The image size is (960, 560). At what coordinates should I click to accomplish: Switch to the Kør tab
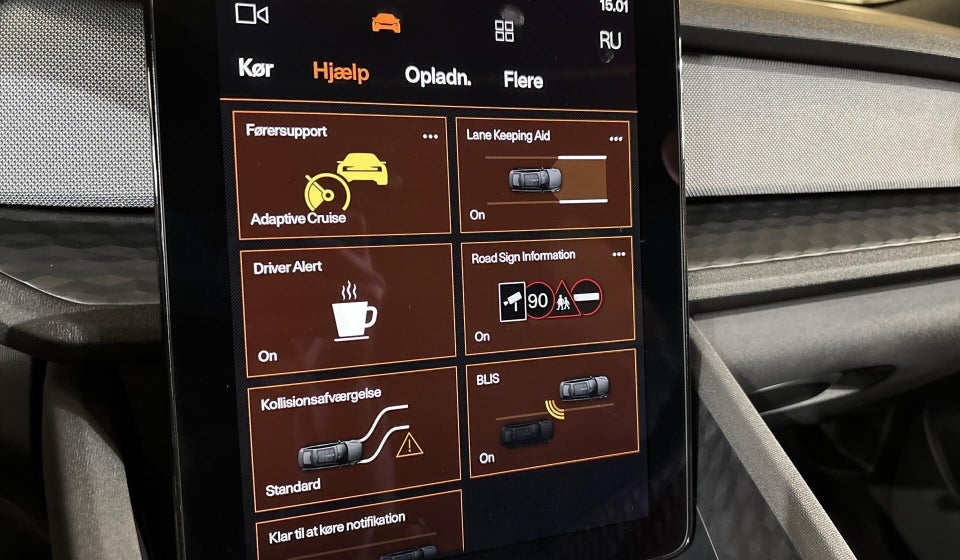tap(256, 69)
